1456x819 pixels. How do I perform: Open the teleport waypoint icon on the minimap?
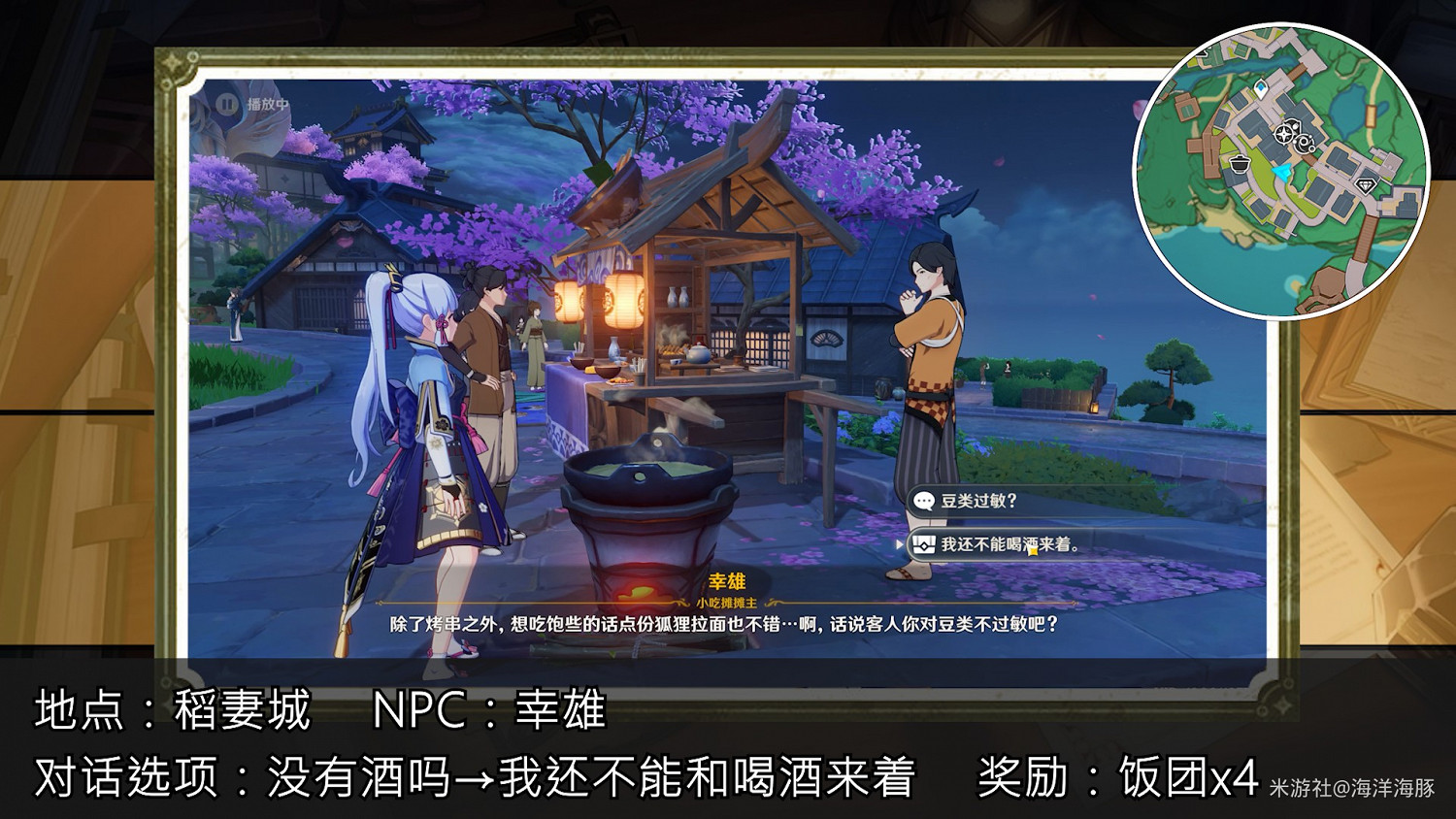coord(1261,86)
